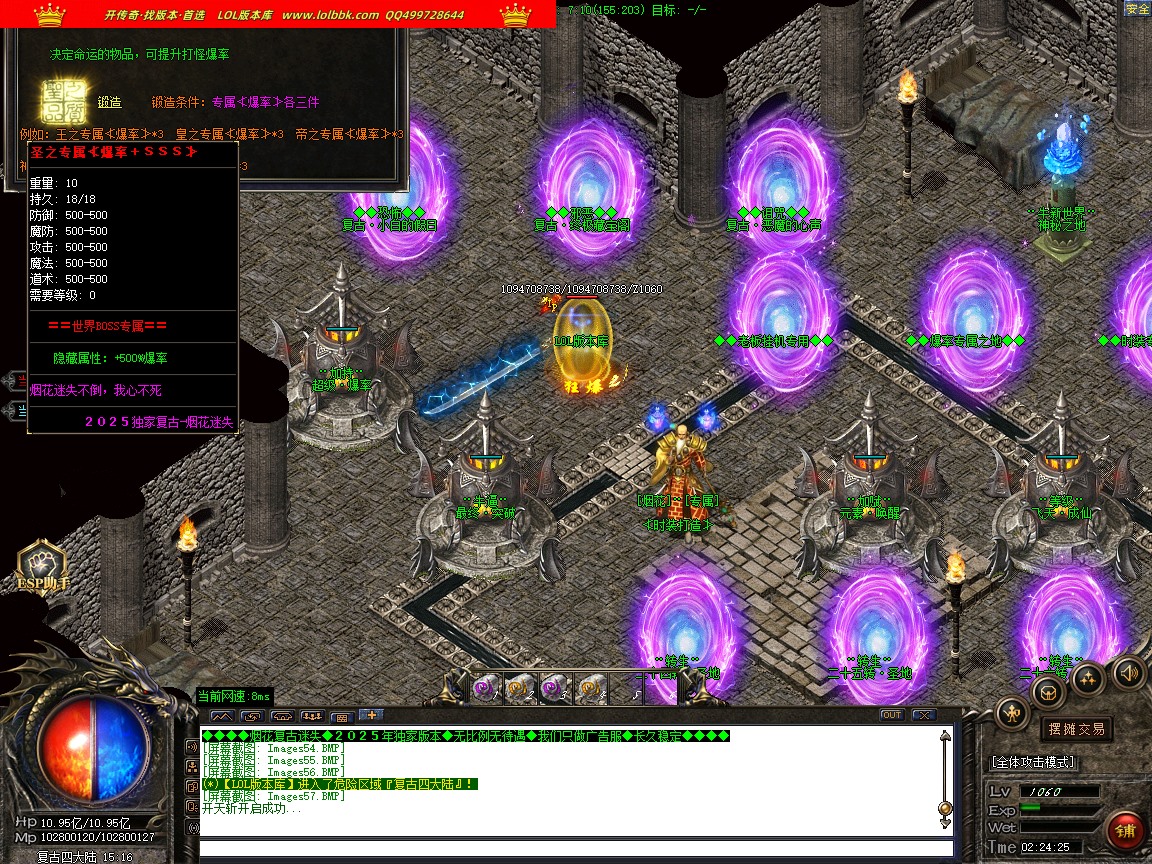Use the item in hotbar slot 3
1152x864 pixels.
555,688
